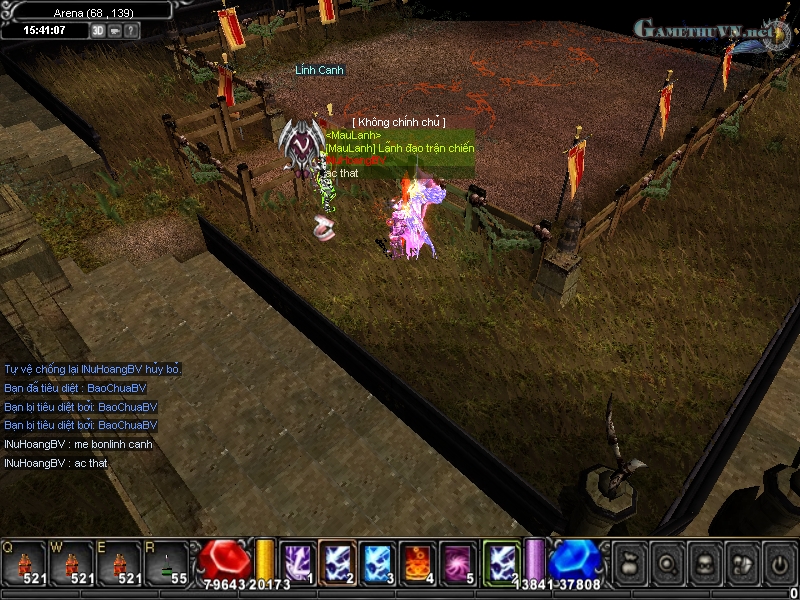The image size is (800, 600).
Task: Use the green item in the R slot
Action: (x=166, y=562)
